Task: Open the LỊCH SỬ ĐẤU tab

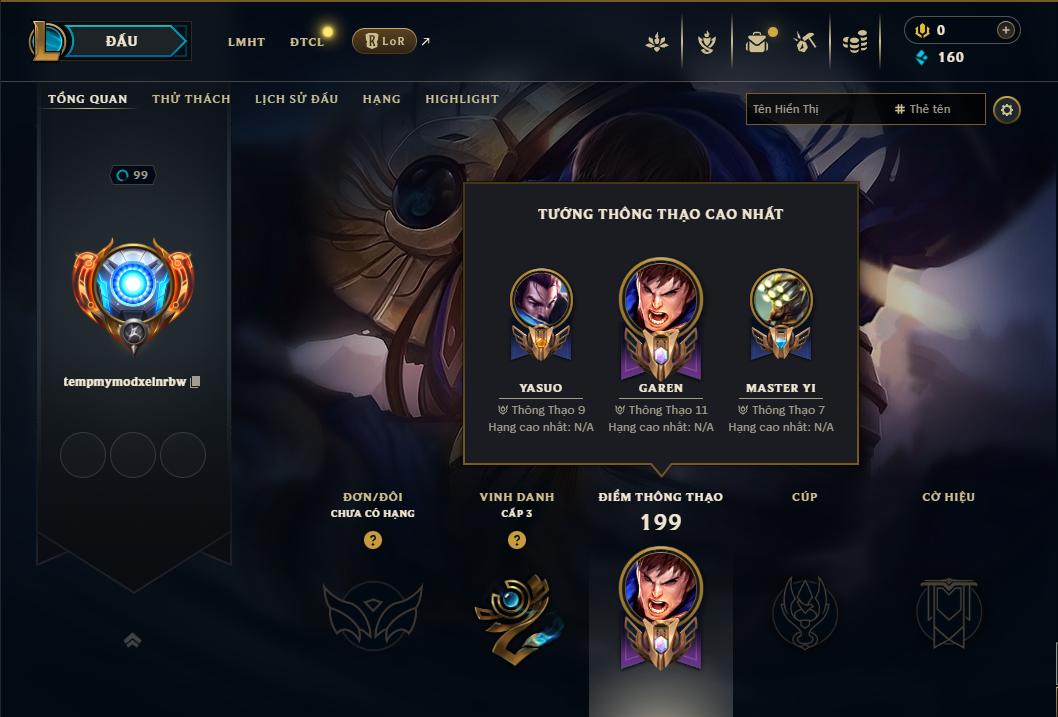Action: tap(296, 99)
